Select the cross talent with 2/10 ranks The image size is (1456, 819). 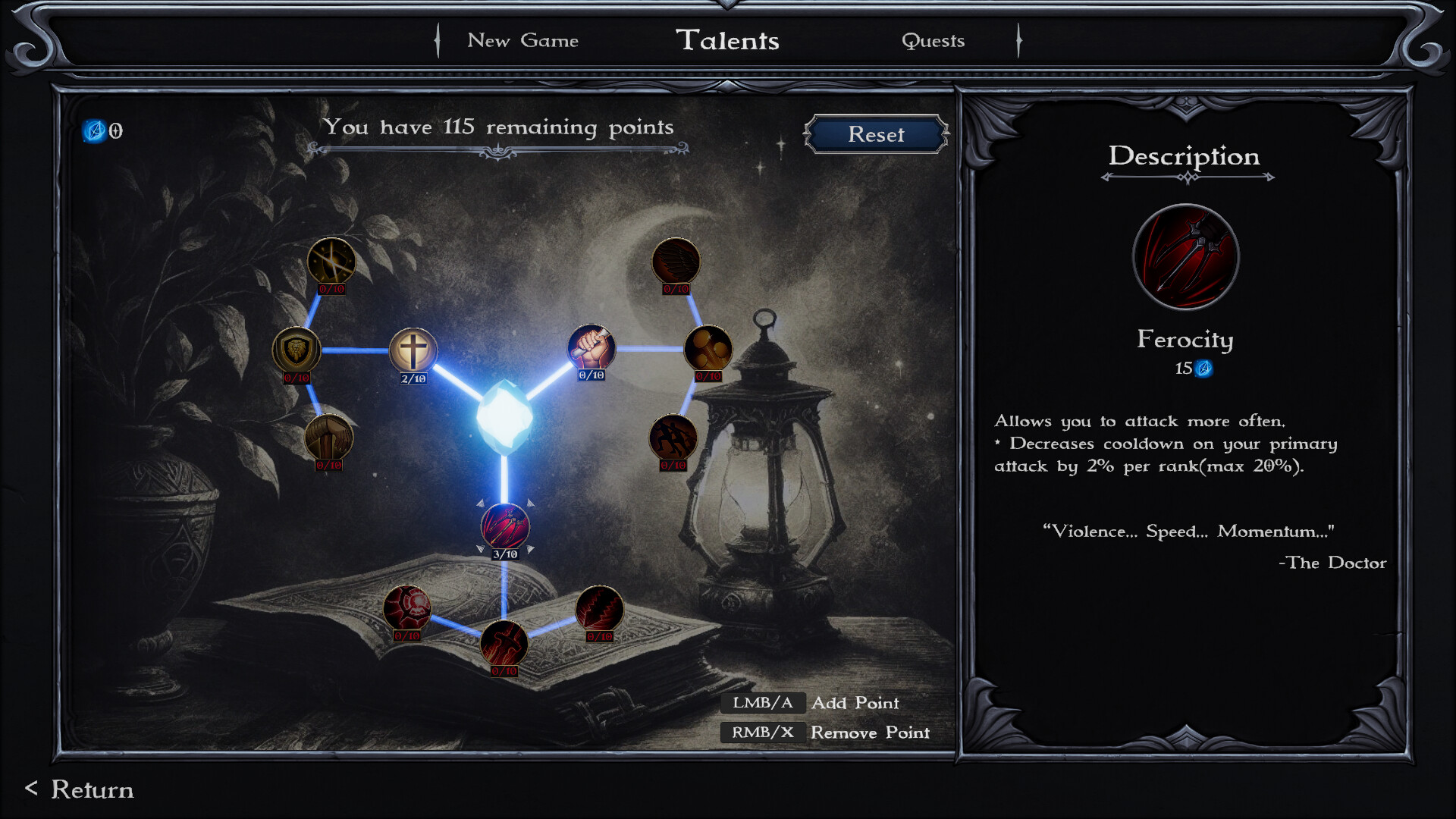(x=413, y=350)
